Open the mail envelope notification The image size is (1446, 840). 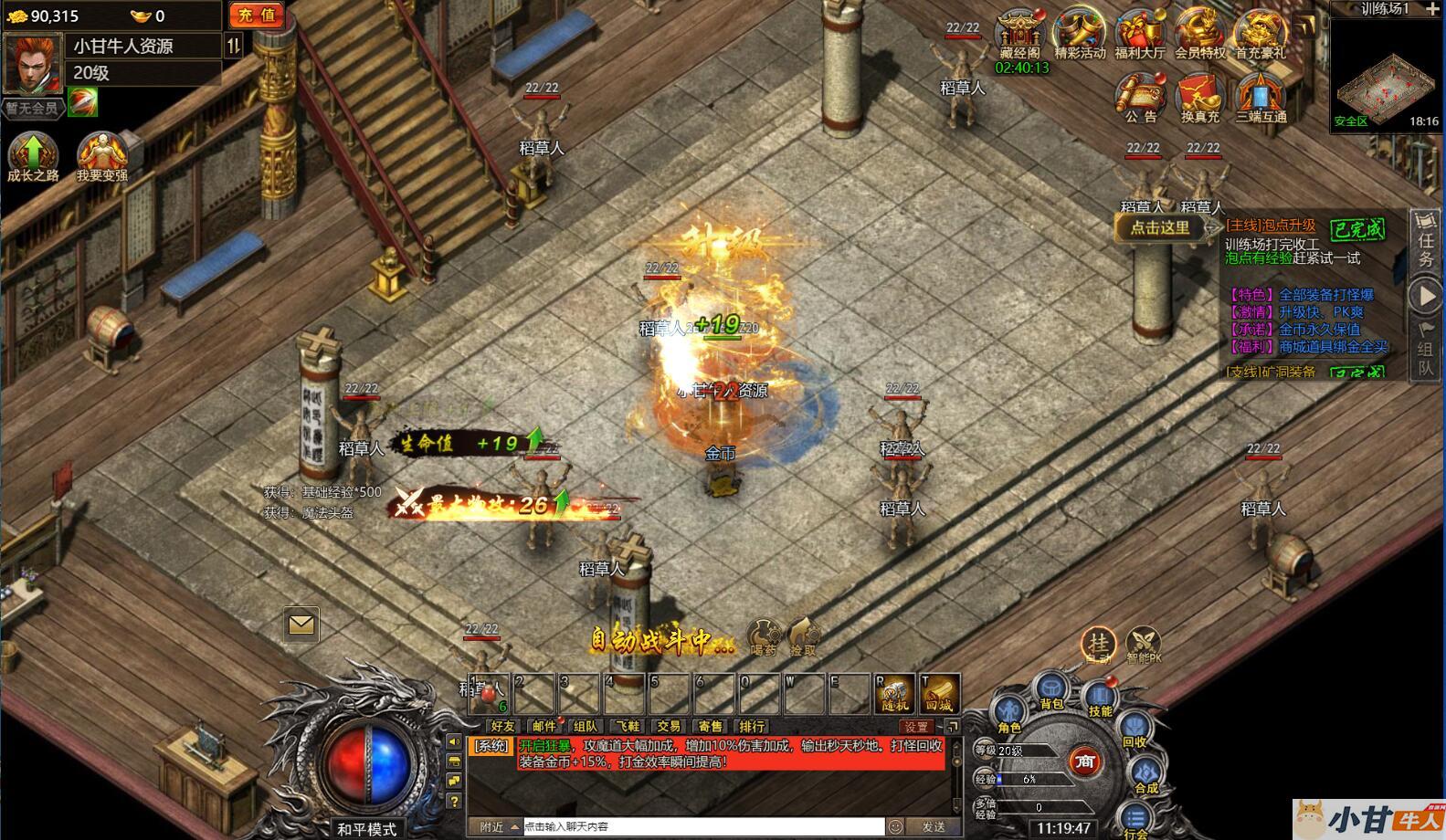tap(301, 625)
